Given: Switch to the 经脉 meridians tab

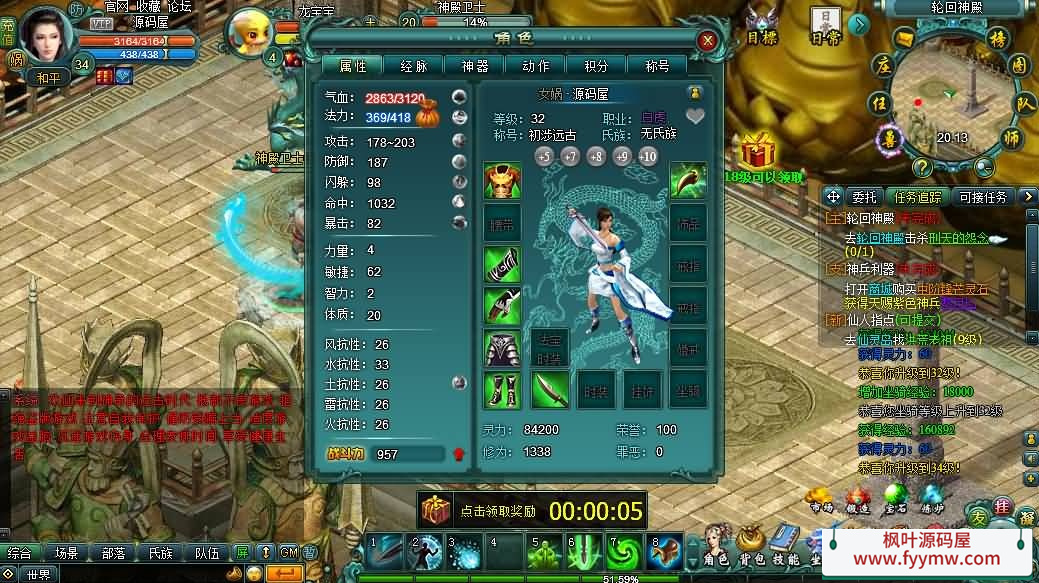Looking at the screenshot, I should tap(414, 66).
